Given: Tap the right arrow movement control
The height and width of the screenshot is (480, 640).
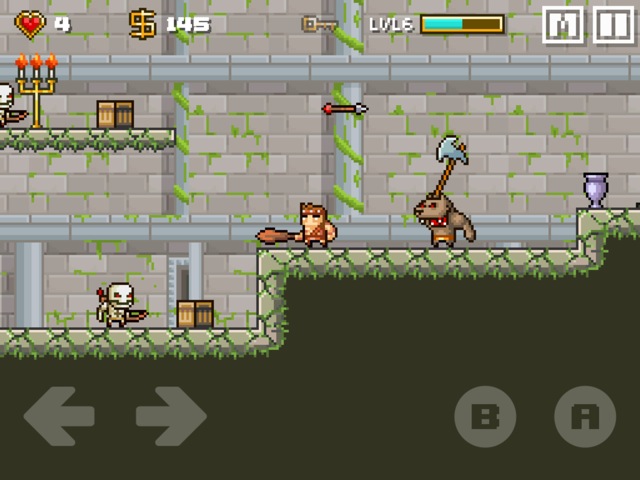Looking at the screenshot, I should coord(170,416).
